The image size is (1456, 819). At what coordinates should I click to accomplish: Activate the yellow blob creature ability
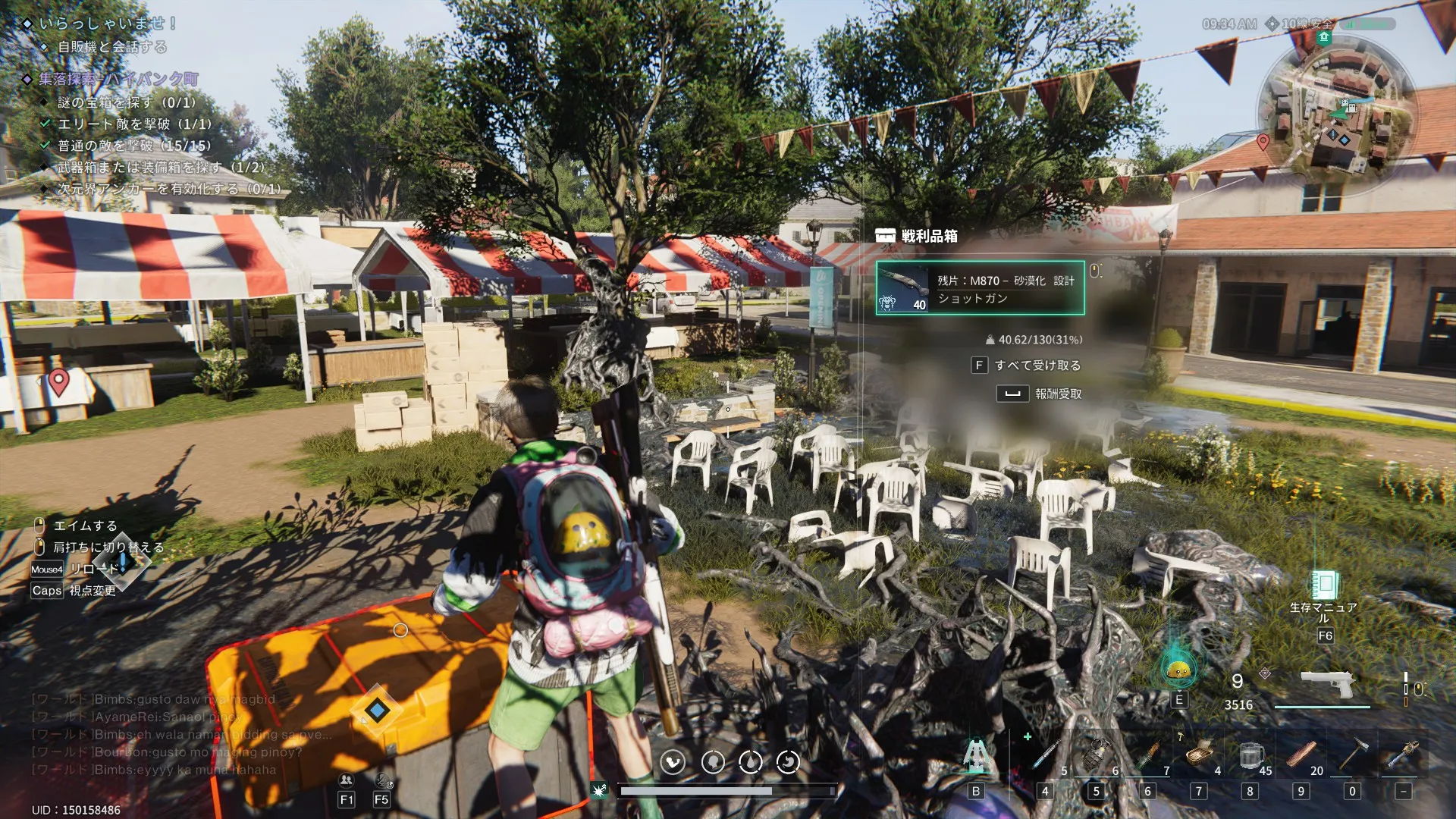point(1178,670)
